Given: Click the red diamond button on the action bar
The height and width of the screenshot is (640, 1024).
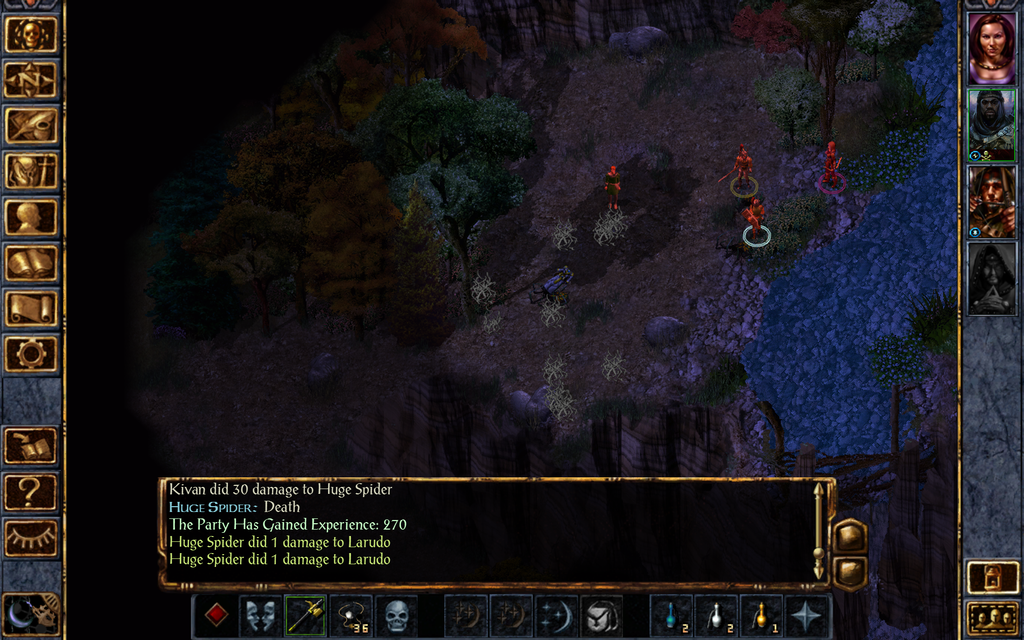Looking at the screenshot, I should (x=215, y=614).
